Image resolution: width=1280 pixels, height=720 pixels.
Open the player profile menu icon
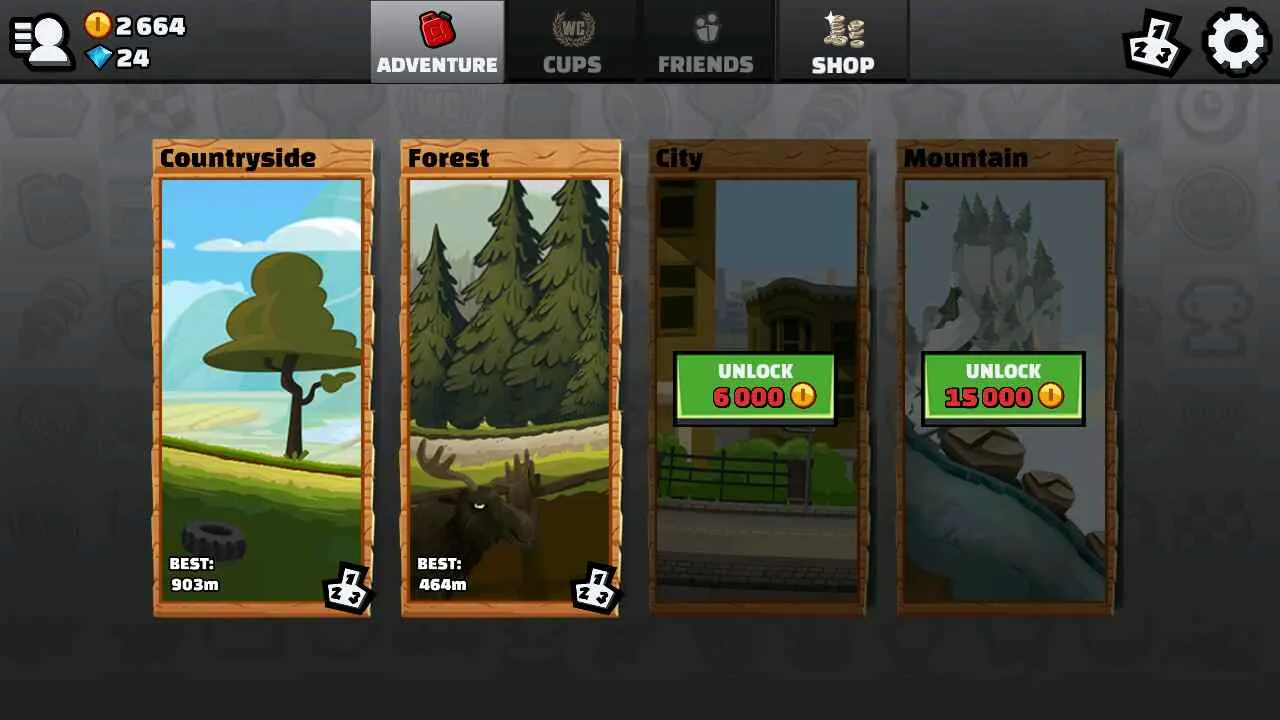[x=42, y=40]
